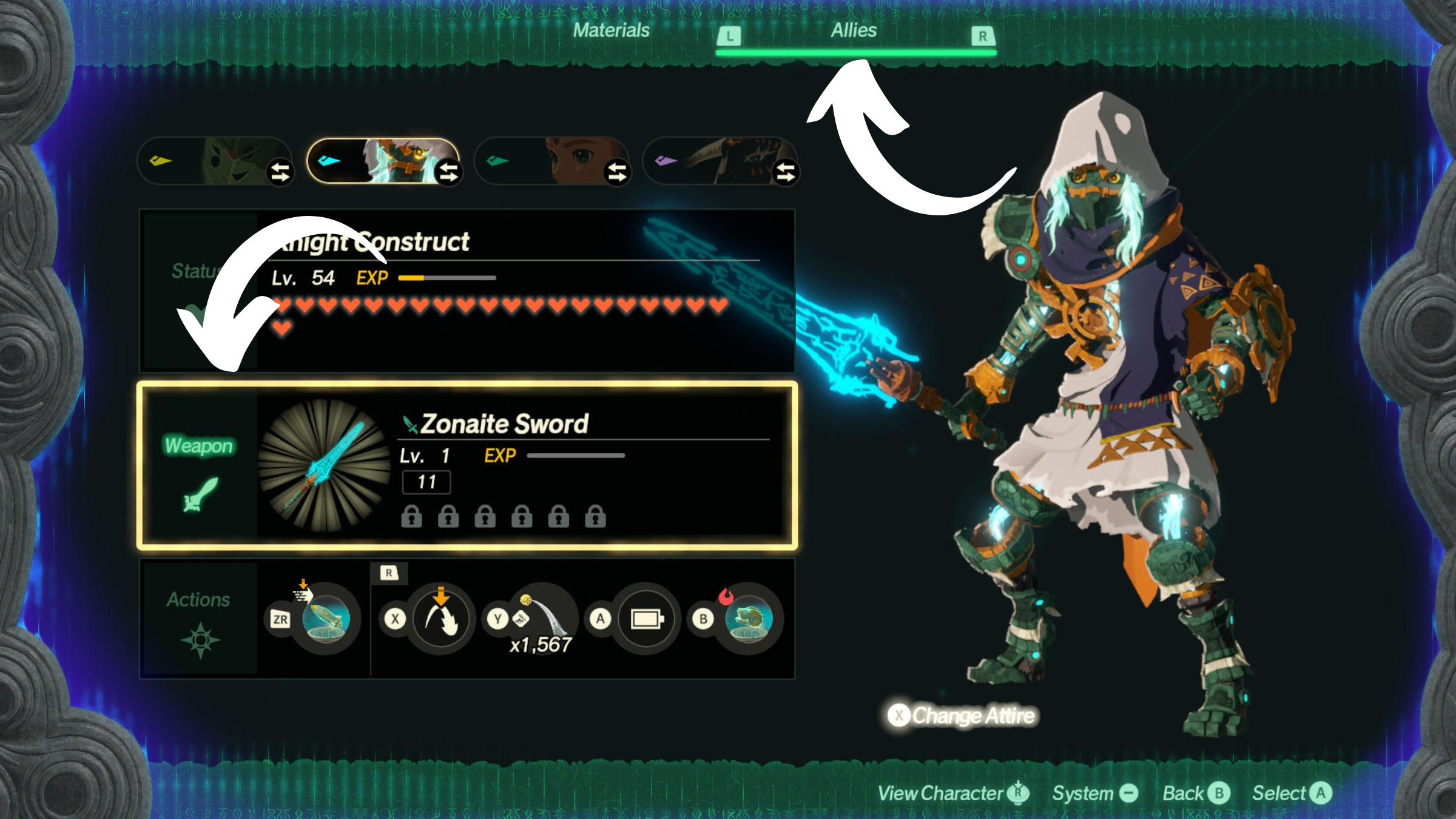Open the Change Attire option
This screenshot has width=1456, height=819.
tap(962, 716)
